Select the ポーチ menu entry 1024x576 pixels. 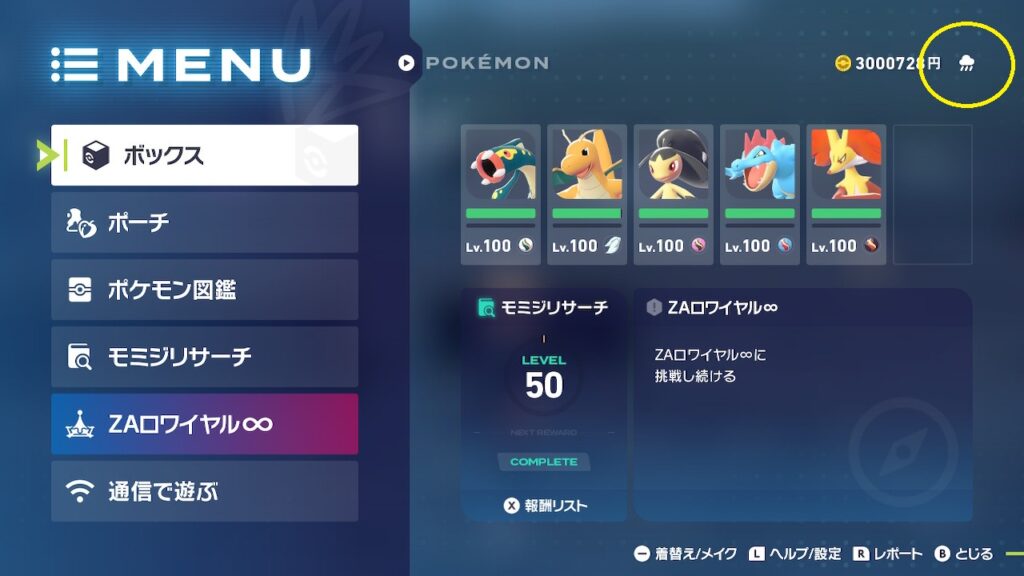click(204, 222)
